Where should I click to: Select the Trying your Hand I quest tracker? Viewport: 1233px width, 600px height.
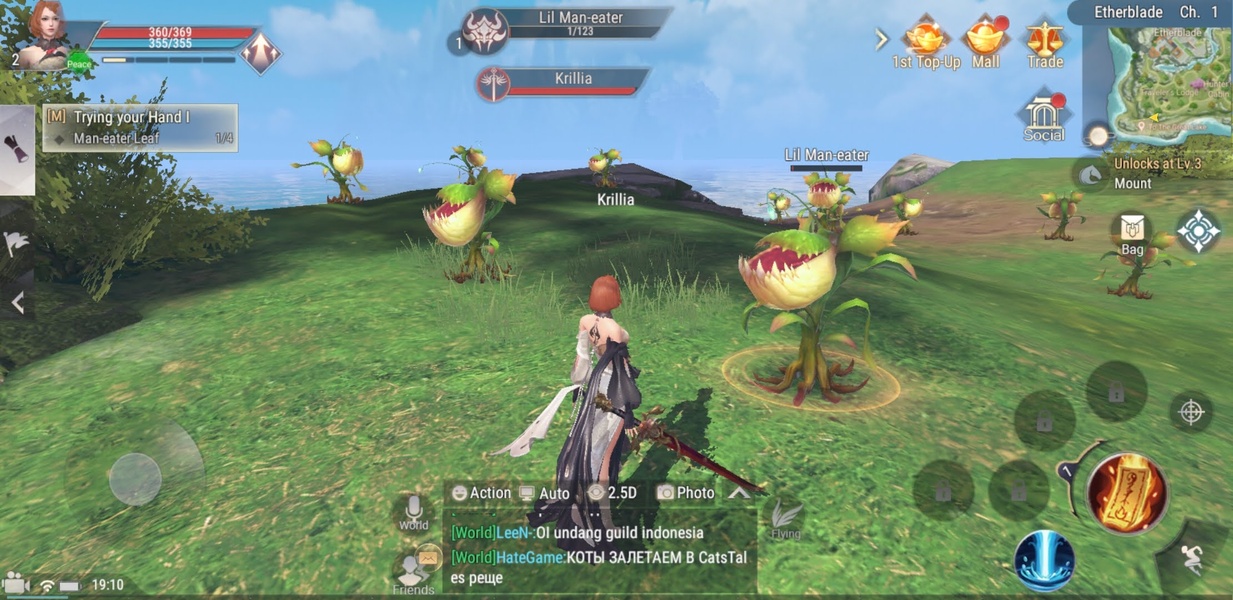[140, 127]
